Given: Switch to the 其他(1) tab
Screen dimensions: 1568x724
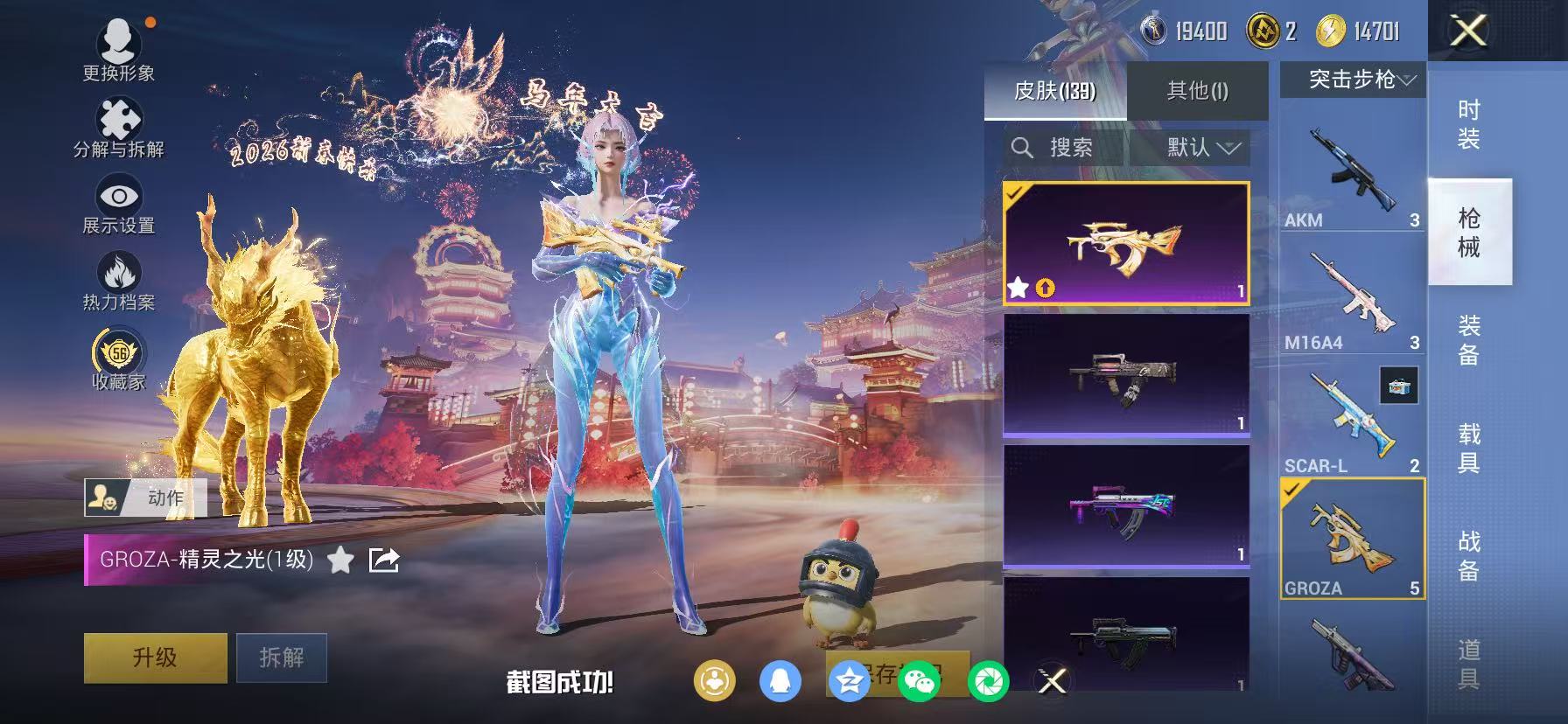Looking at the screenshot, I should [x=1196, y=91].
